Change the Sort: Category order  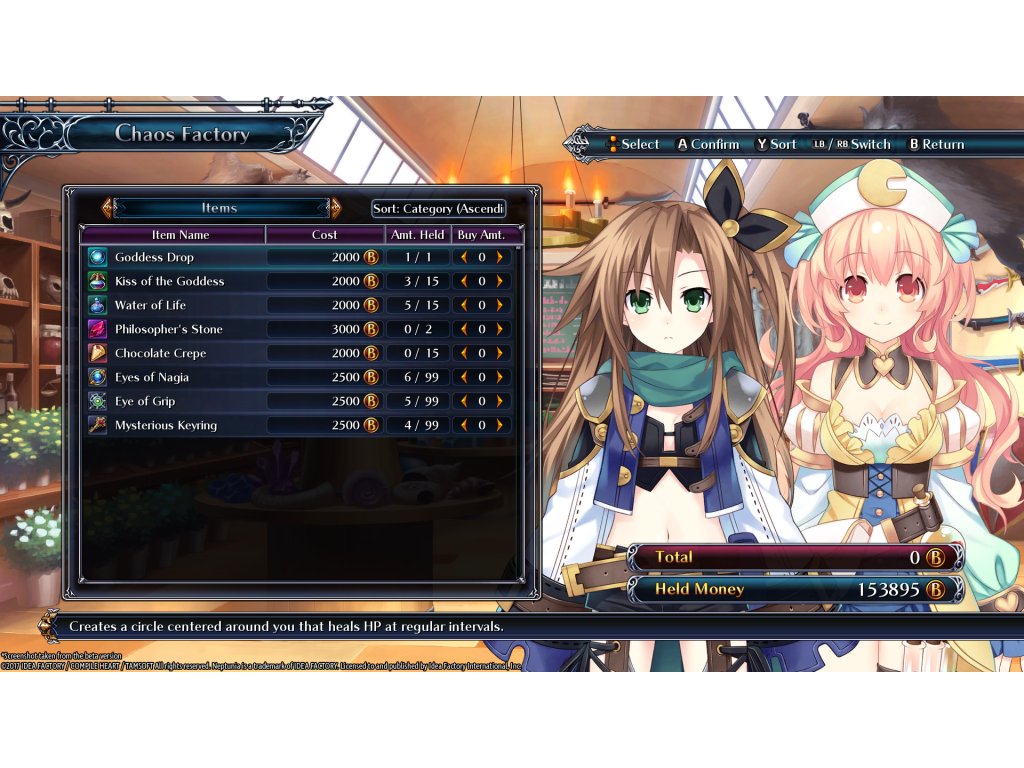coord(438,208)
